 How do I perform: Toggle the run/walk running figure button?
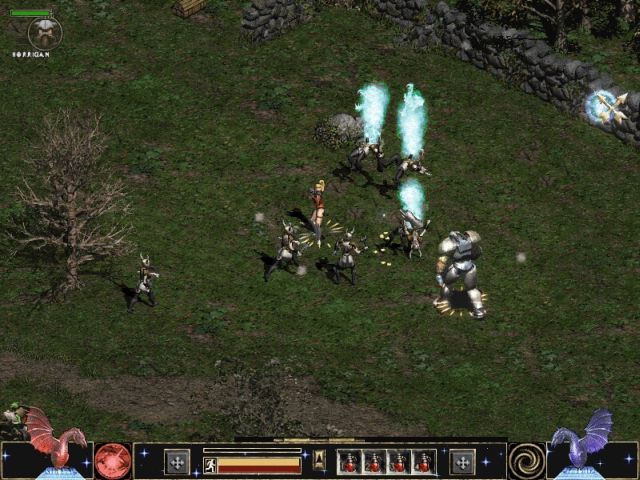coord(210,464)
